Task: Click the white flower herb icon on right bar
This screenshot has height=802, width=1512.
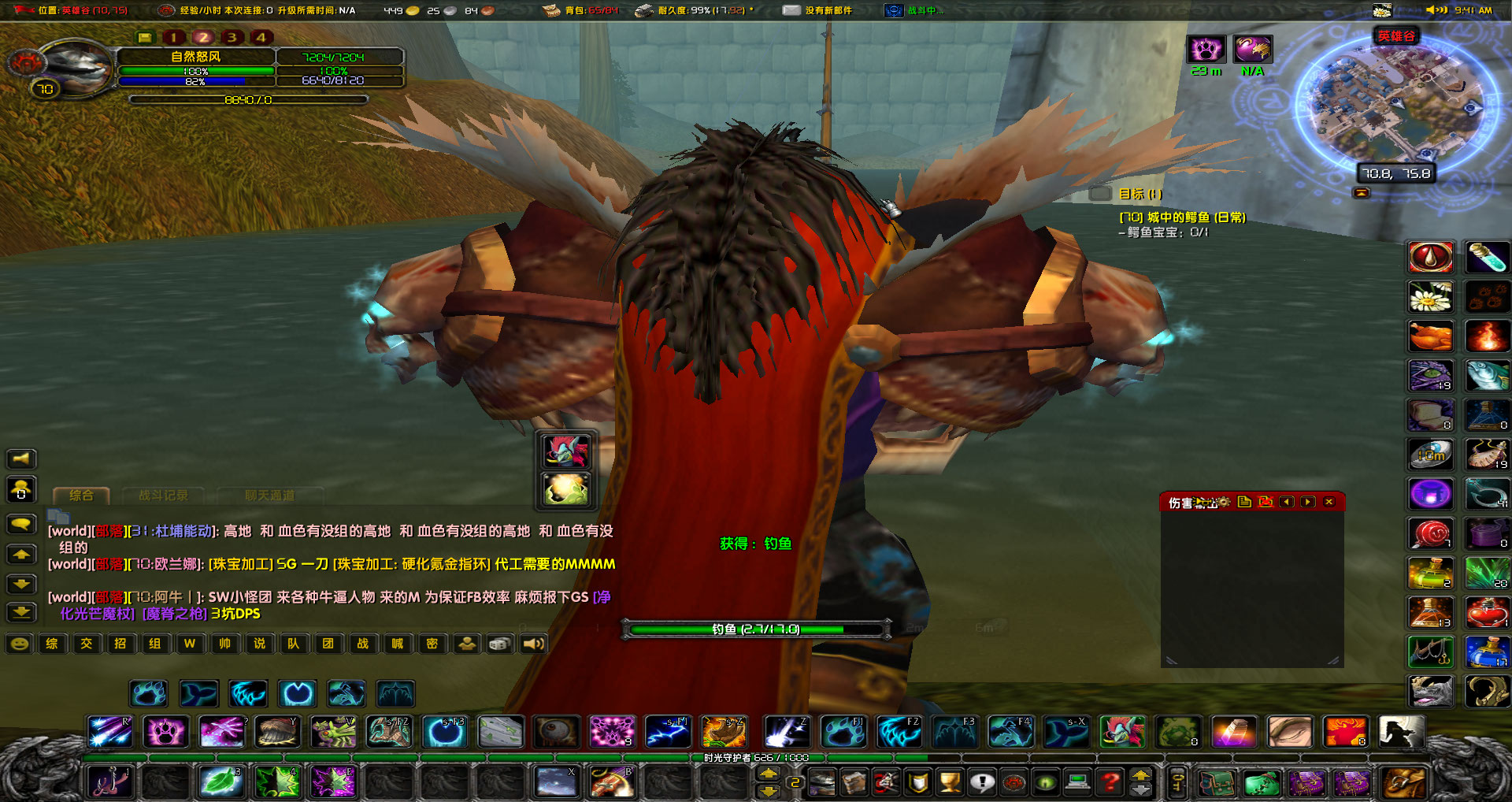Action: click(1431, 297)
